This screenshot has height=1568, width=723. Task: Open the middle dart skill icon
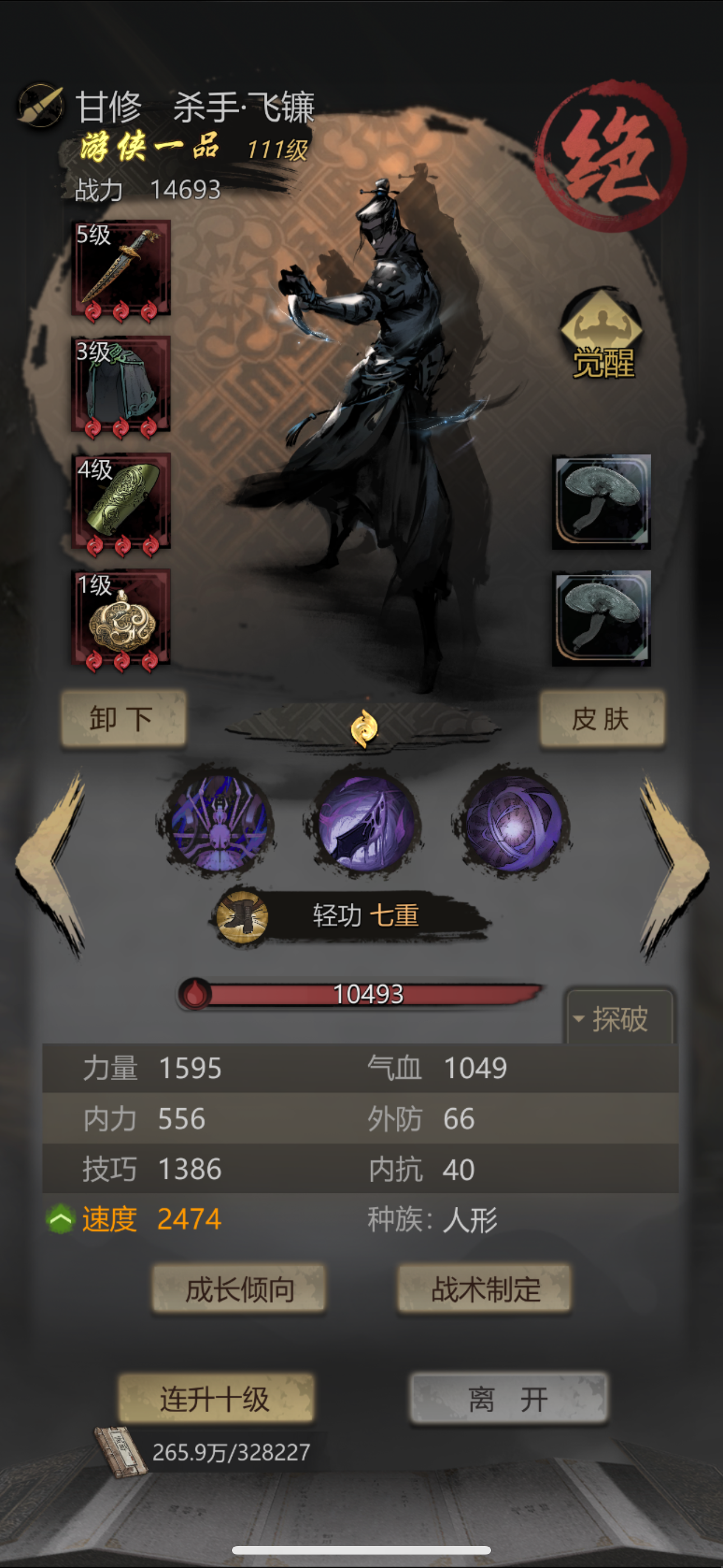click(x=361, y=825)
